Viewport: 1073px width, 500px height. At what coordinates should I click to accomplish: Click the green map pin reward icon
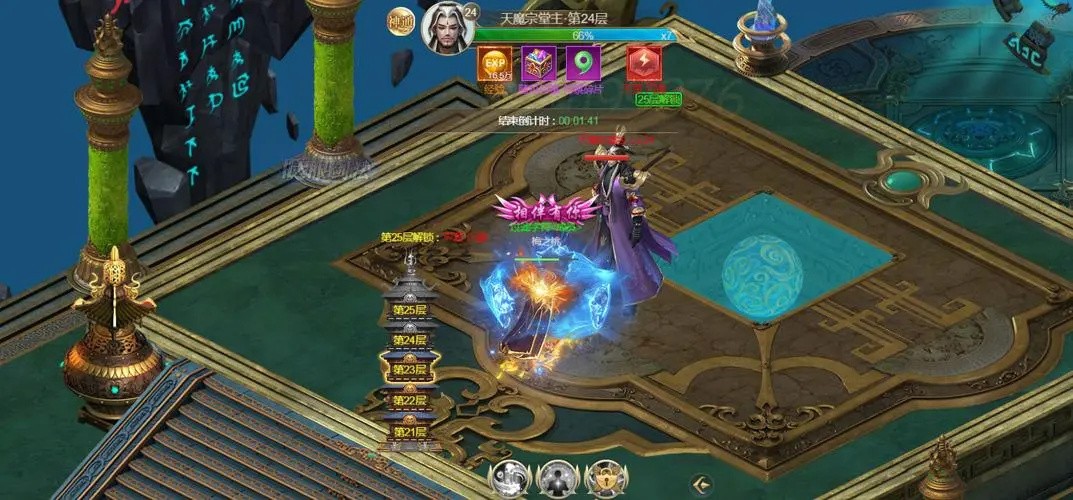coord(583,64)
